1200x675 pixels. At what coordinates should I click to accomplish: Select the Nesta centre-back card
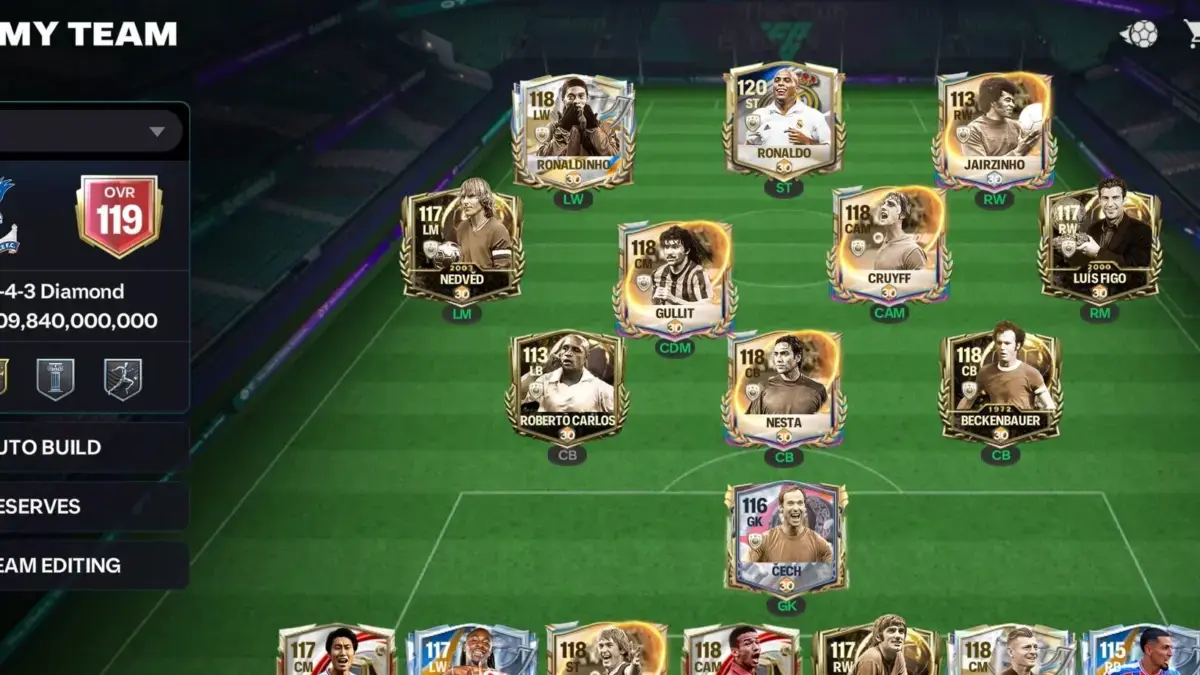pyautogui.click(x=784, y=388)
